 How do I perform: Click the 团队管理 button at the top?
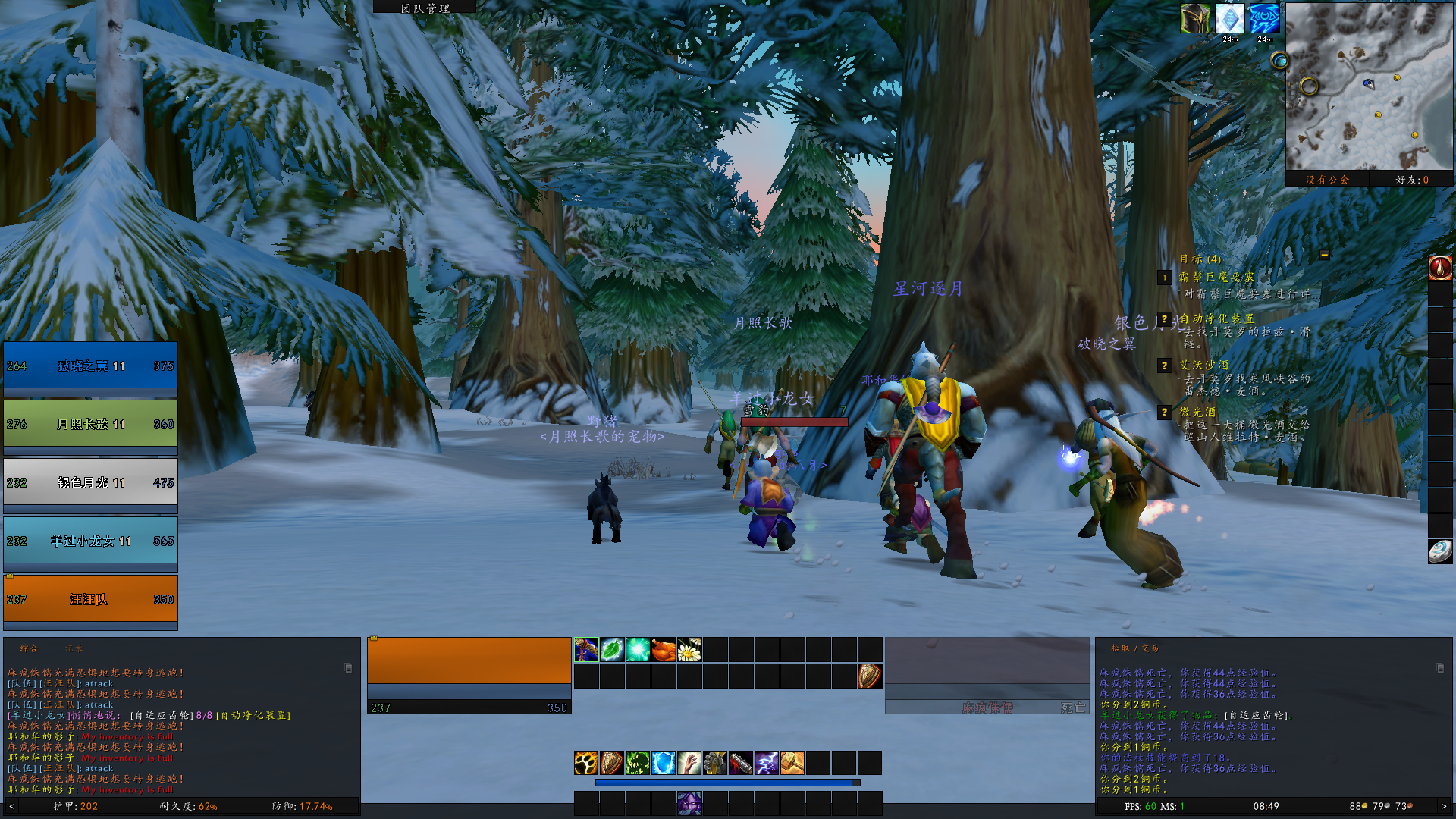pos(425,7)
